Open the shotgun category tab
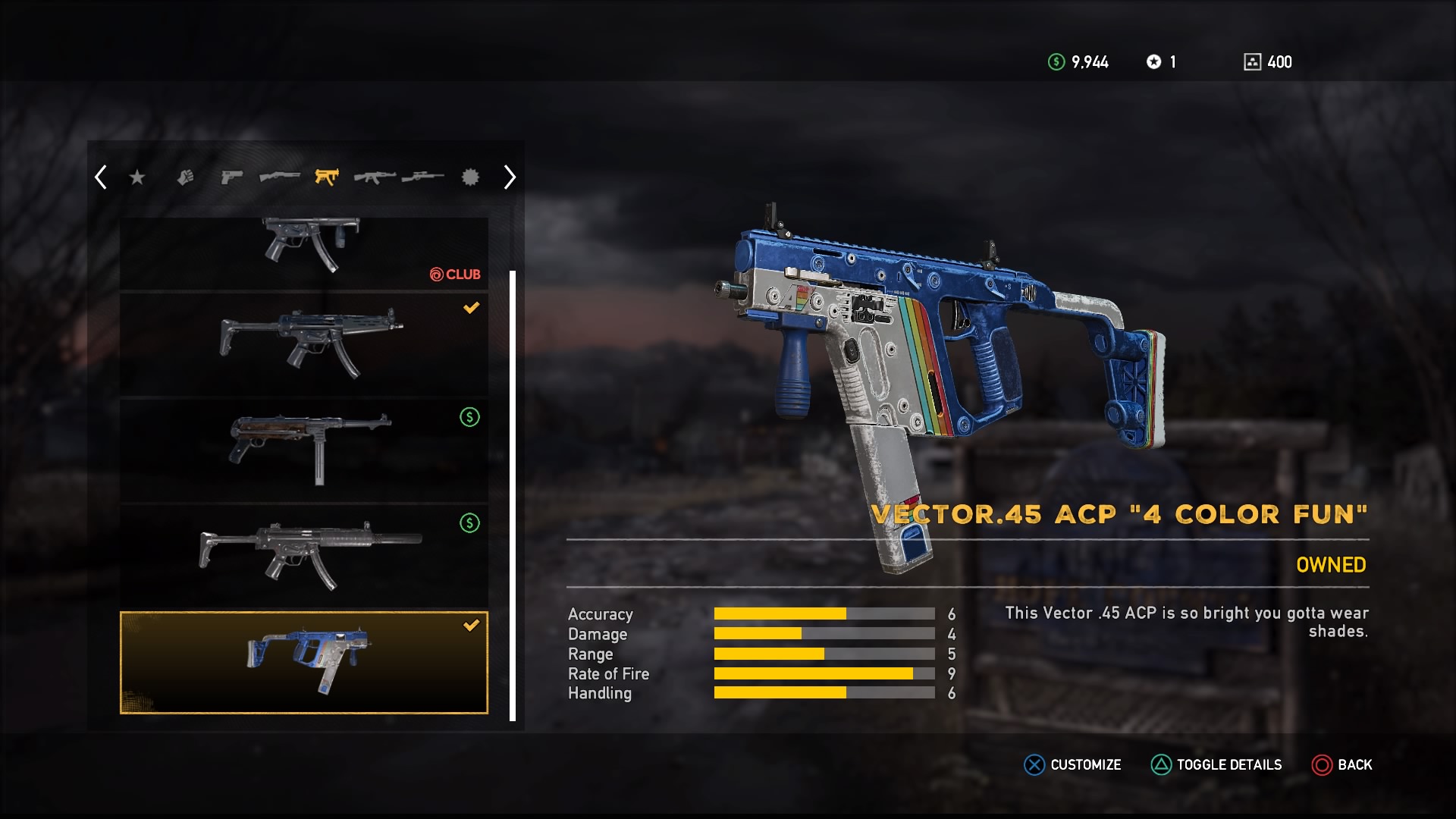1456x819 pixels. click(279, 177)
